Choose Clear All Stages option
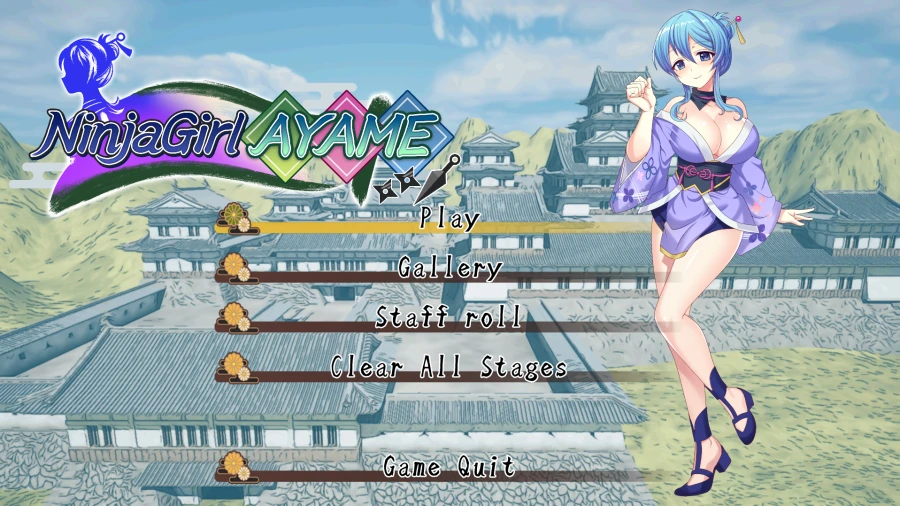Image resolution: width=900 pixels, height=506 pixels. click(449, 368)
